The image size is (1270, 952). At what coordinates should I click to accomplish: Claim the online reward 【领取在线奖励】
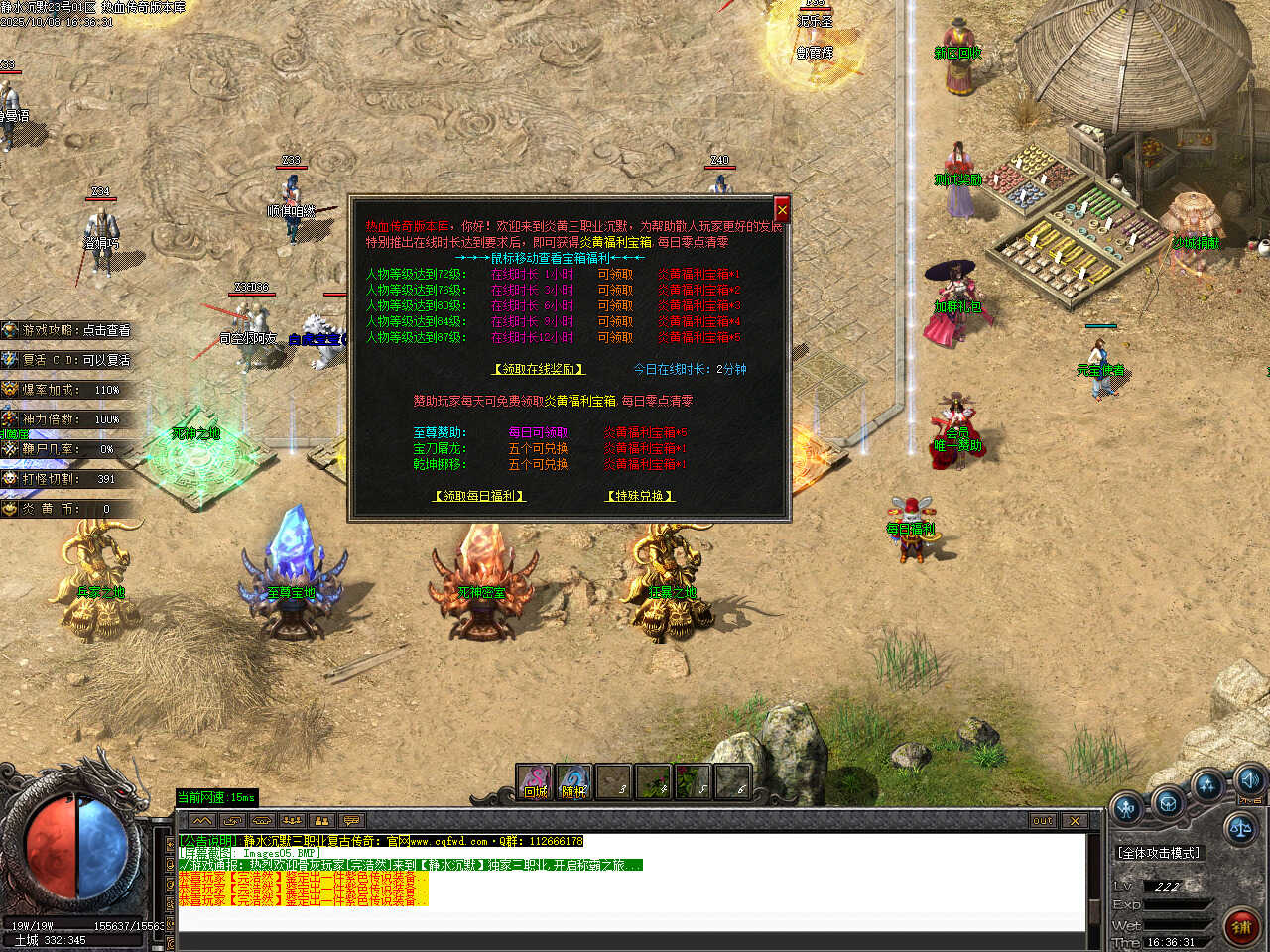click(539, 369)
